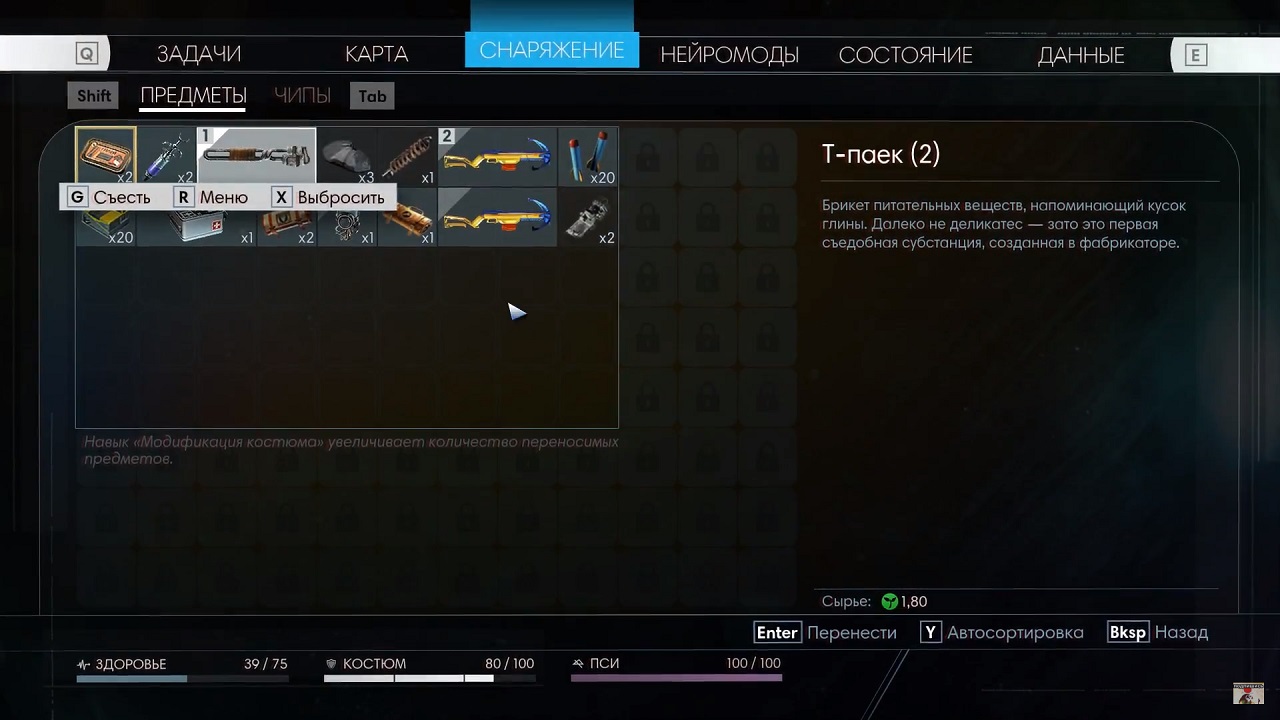Image resolution: width=1280 pixels, height=720 pixels.
Task: Click the white medkit box slot
Action: pyautogui.click(x=197, y=223)
